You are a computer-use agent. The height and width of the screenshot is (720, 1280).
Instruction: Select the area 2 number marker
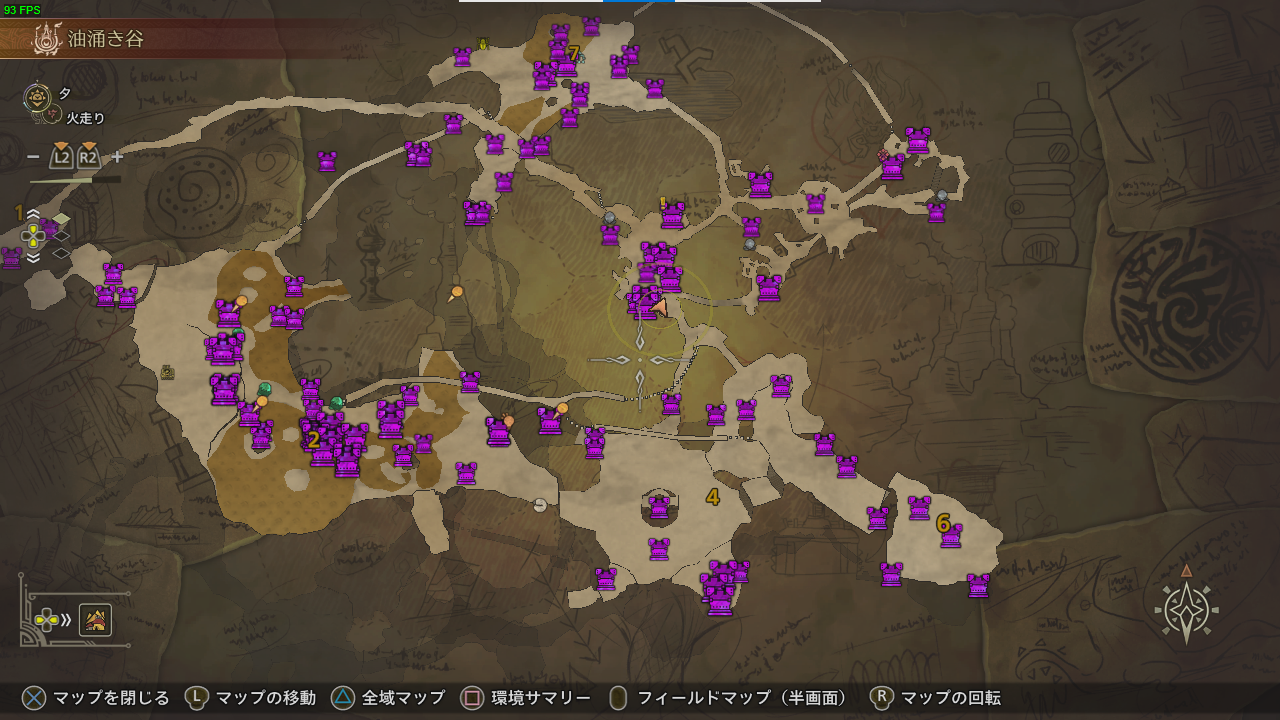(x=313, y=440)
